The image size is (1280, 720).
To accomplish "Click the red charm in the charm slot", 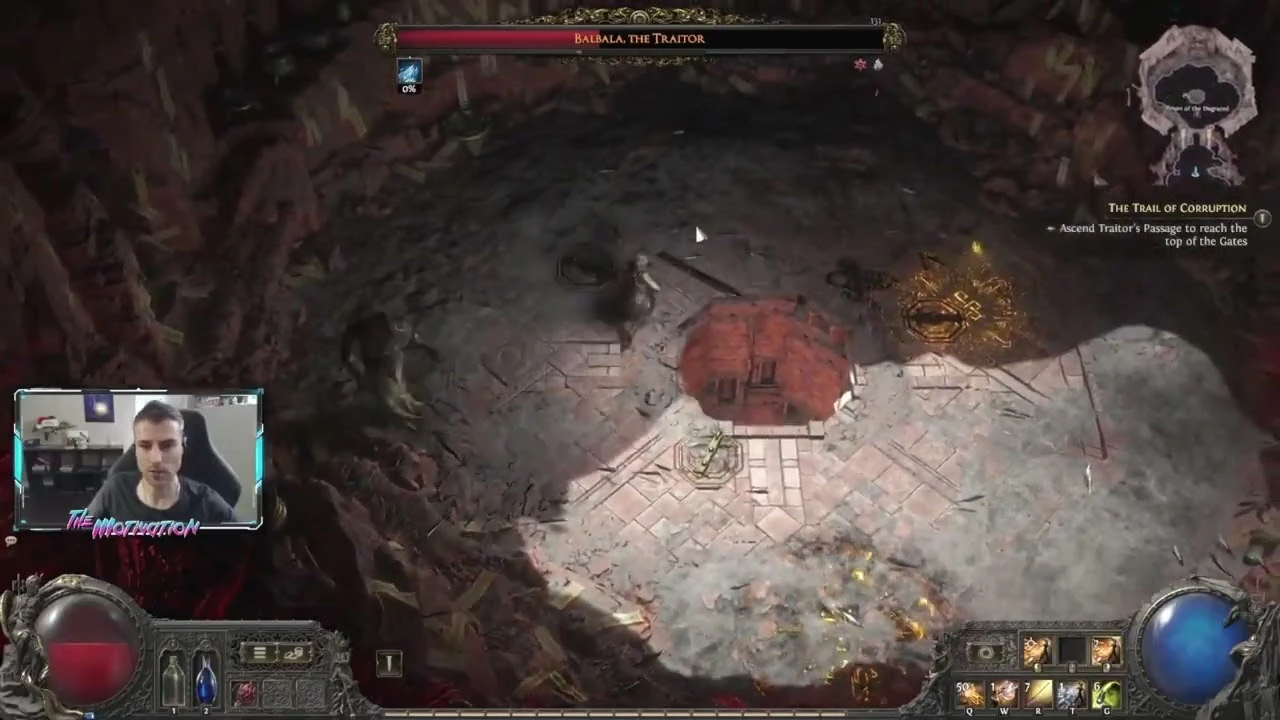I will tap(245, 692).
